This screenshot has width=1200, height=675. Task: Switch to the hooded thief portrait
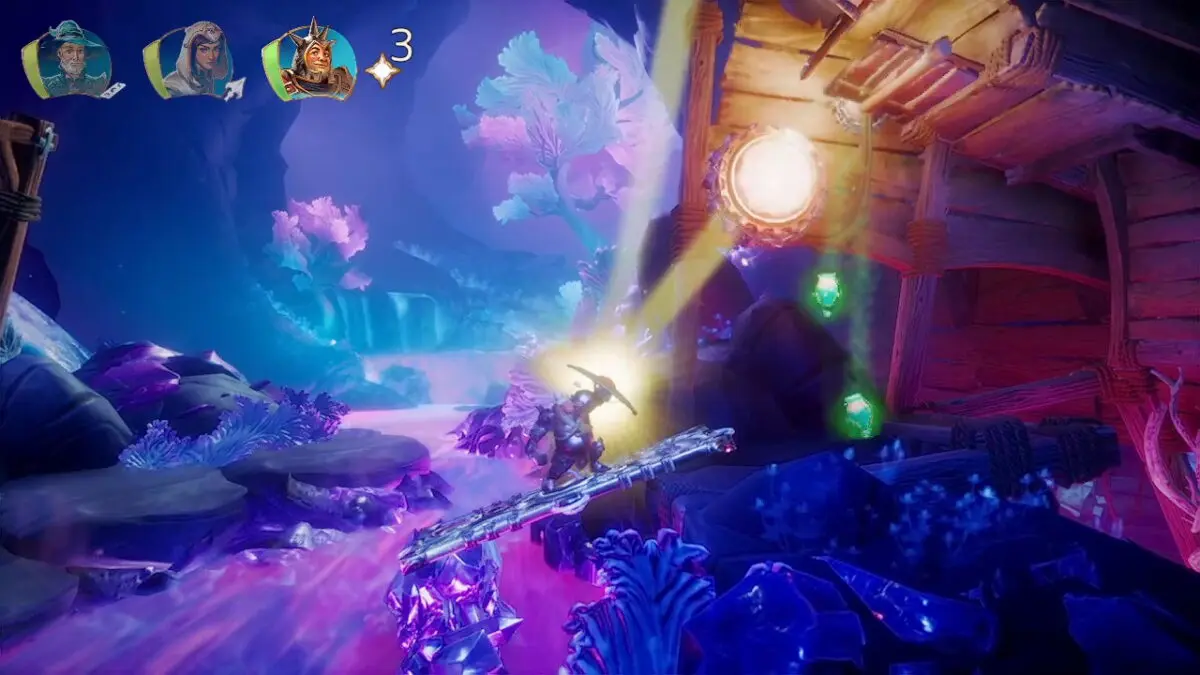(190, 61)
